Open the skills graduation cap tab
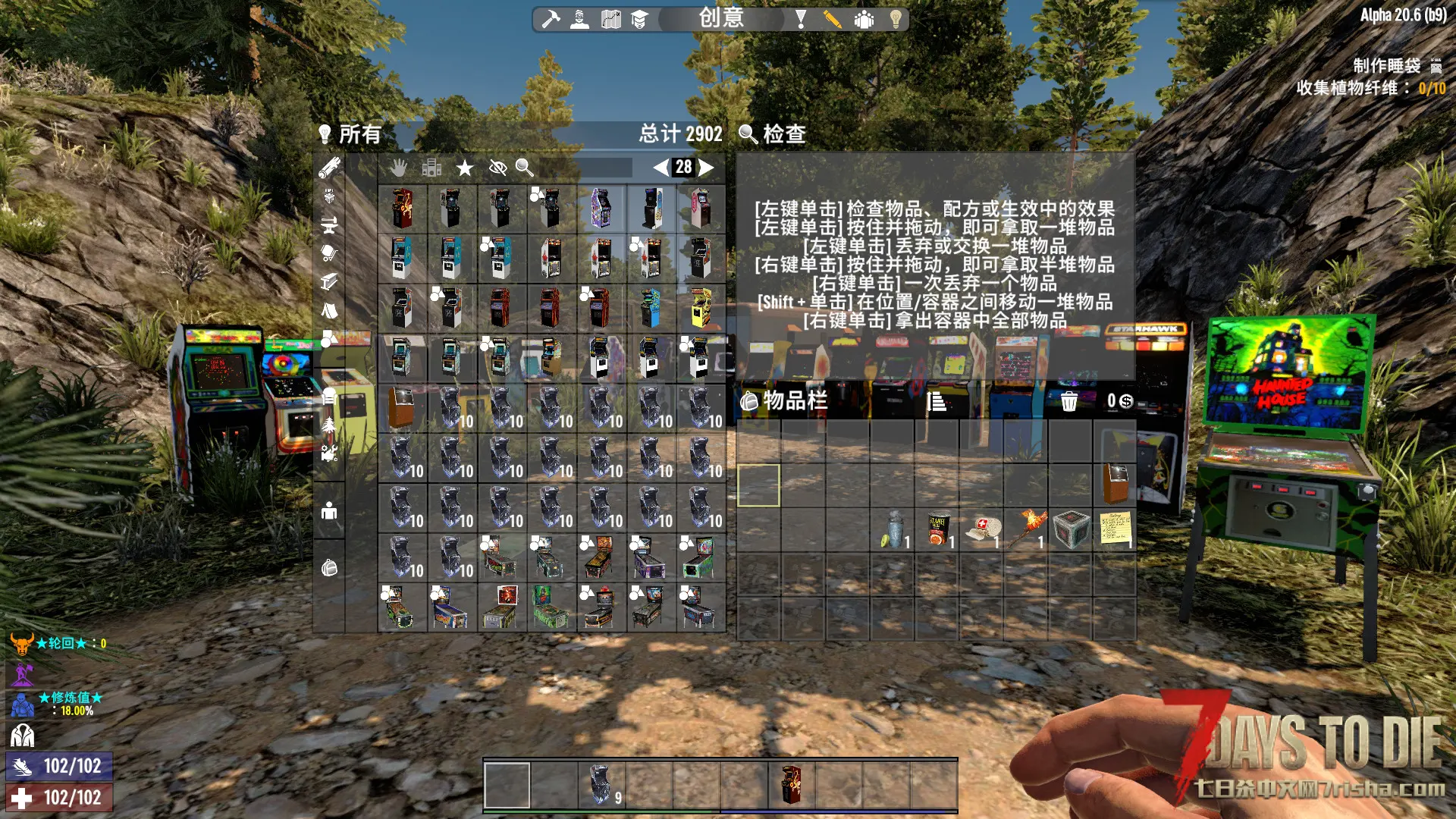 (x=639, y=19)
